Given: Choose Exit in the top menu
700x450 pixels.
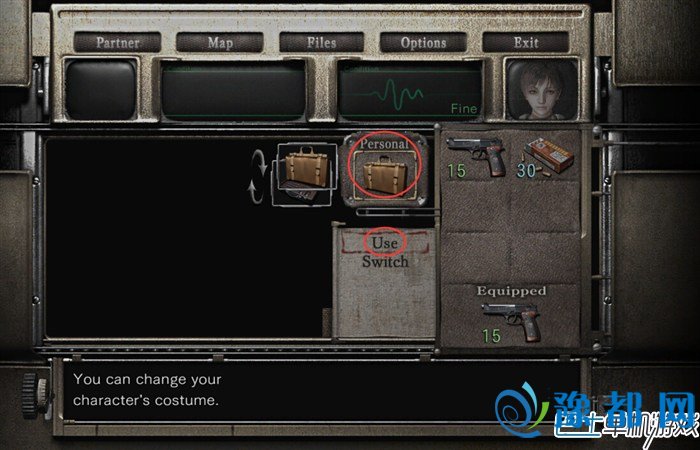Looking at the screenshot, I should tap(525, 42).
